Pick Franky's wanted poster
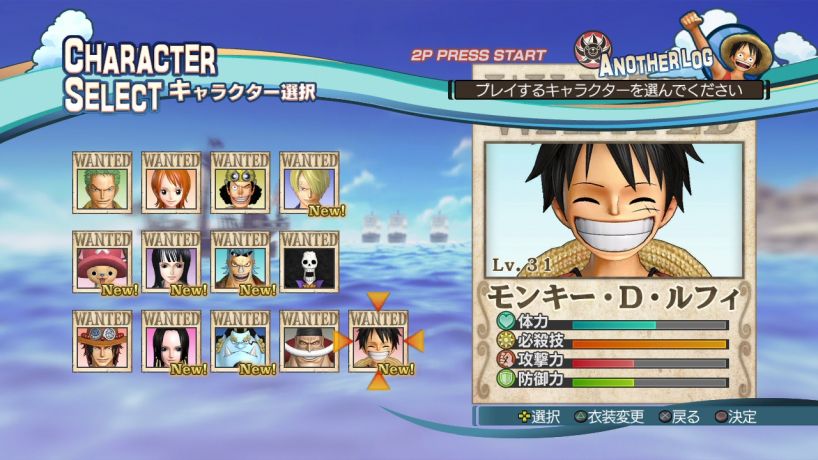Screen dimensions: 818x460 pos(240,265)
